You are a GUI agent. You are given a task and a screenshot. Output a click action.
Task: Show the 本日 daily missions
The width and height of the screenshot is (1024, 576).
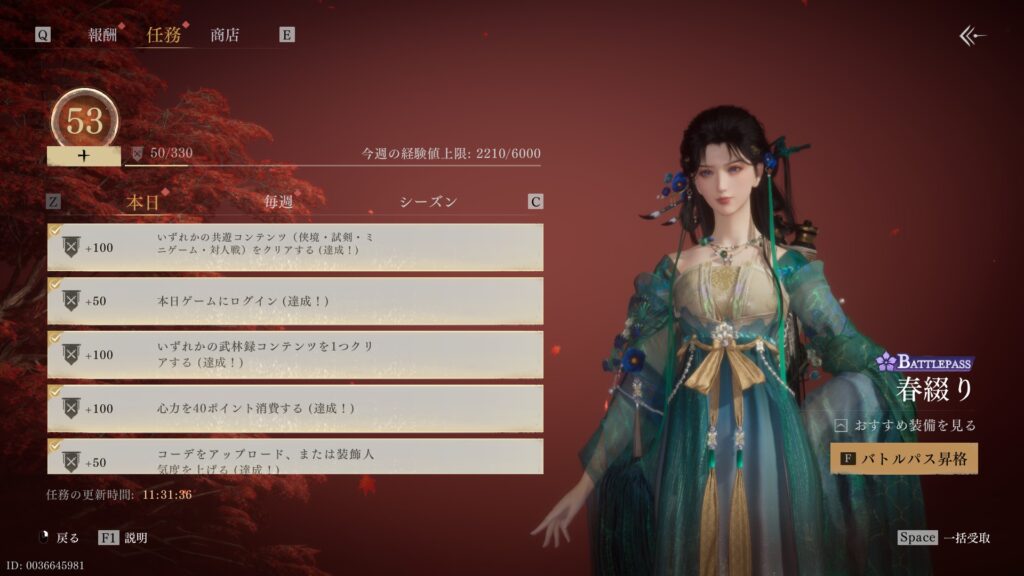point(143,202)
